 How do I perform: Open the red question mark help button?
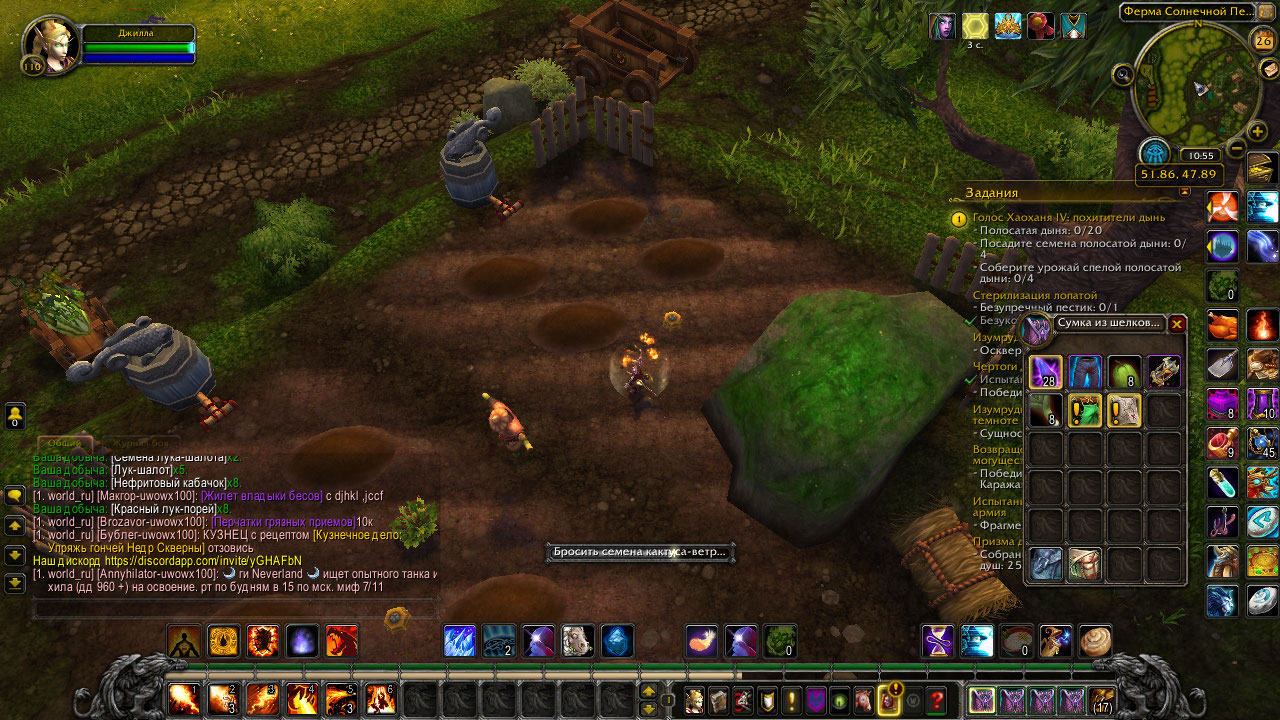(x=937, y=700)
